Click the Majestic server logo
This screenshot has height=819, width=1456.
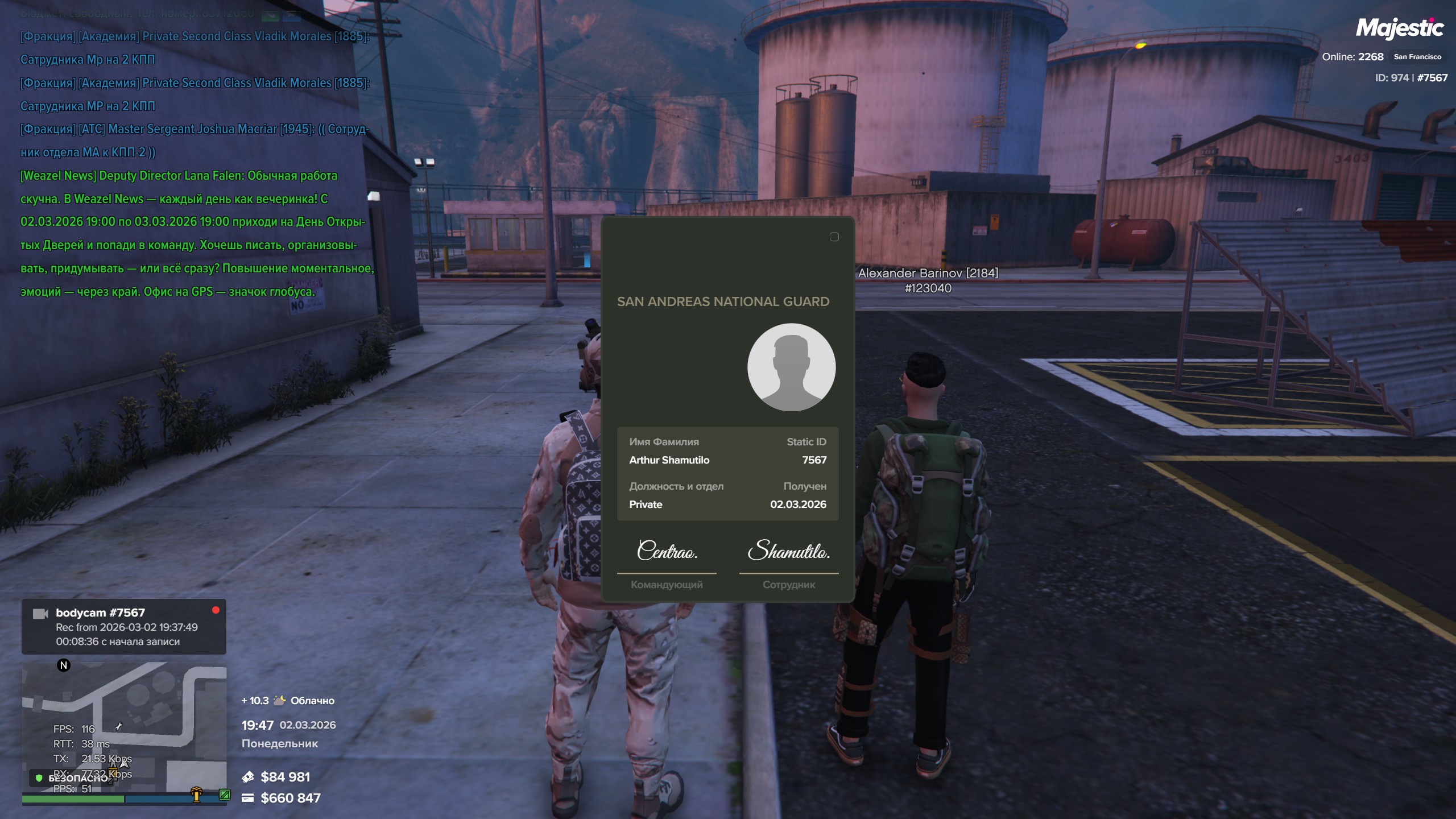coord(1399,28)
